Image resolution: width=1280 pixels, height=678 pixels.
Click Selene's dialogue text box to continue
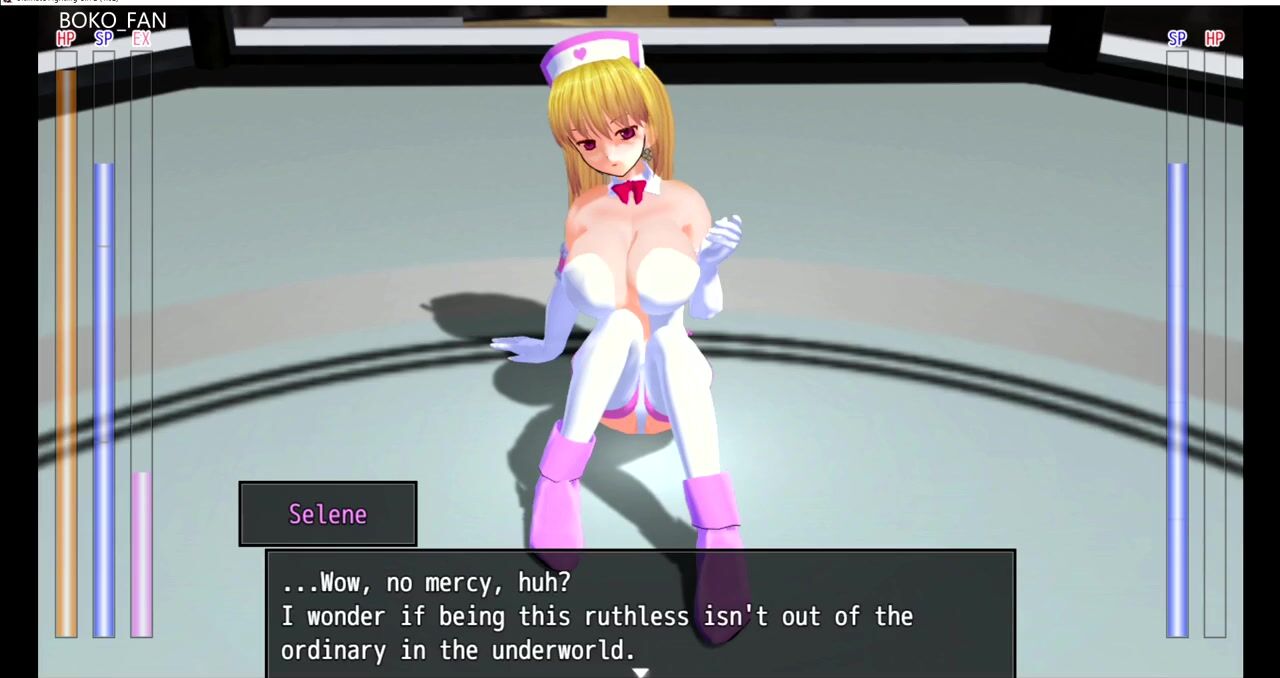640,615
